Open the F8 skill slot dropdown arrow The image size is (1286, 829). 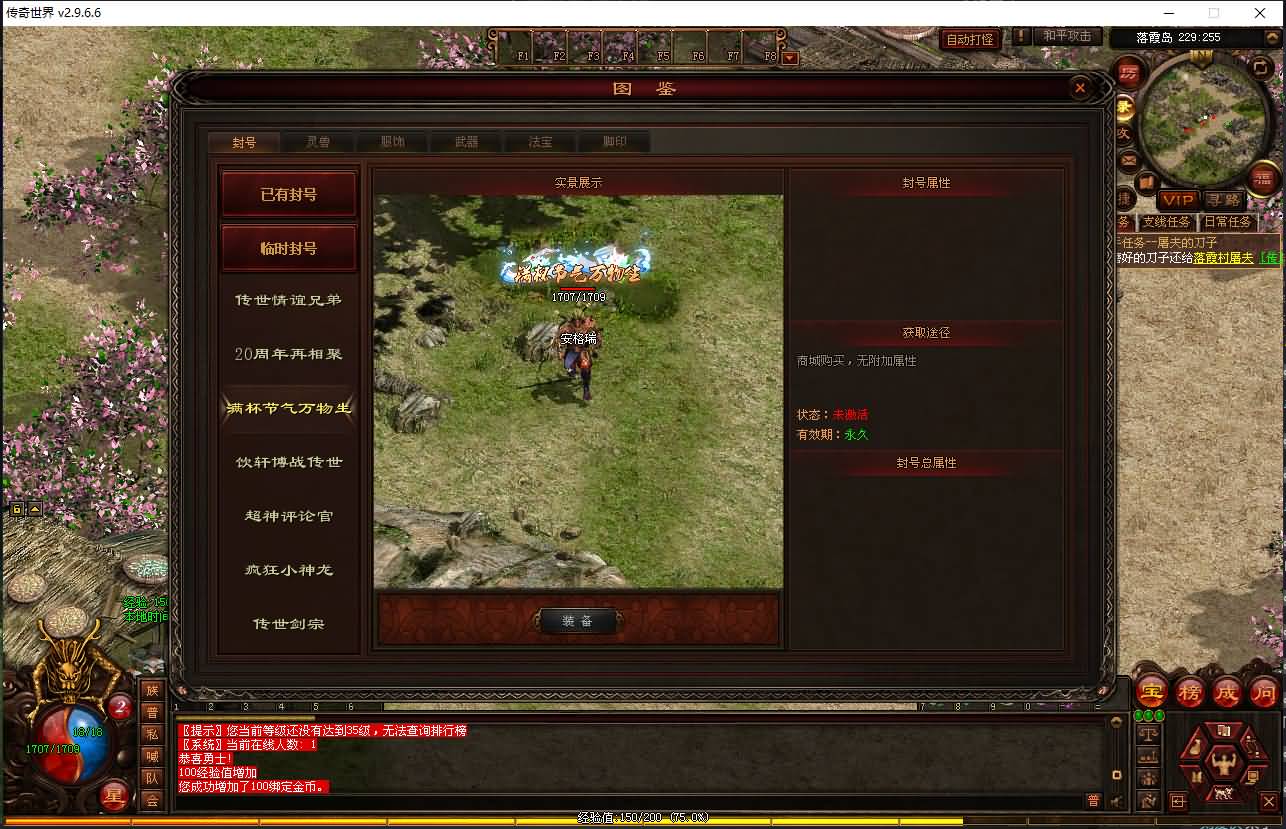click(x=790, y=57)
